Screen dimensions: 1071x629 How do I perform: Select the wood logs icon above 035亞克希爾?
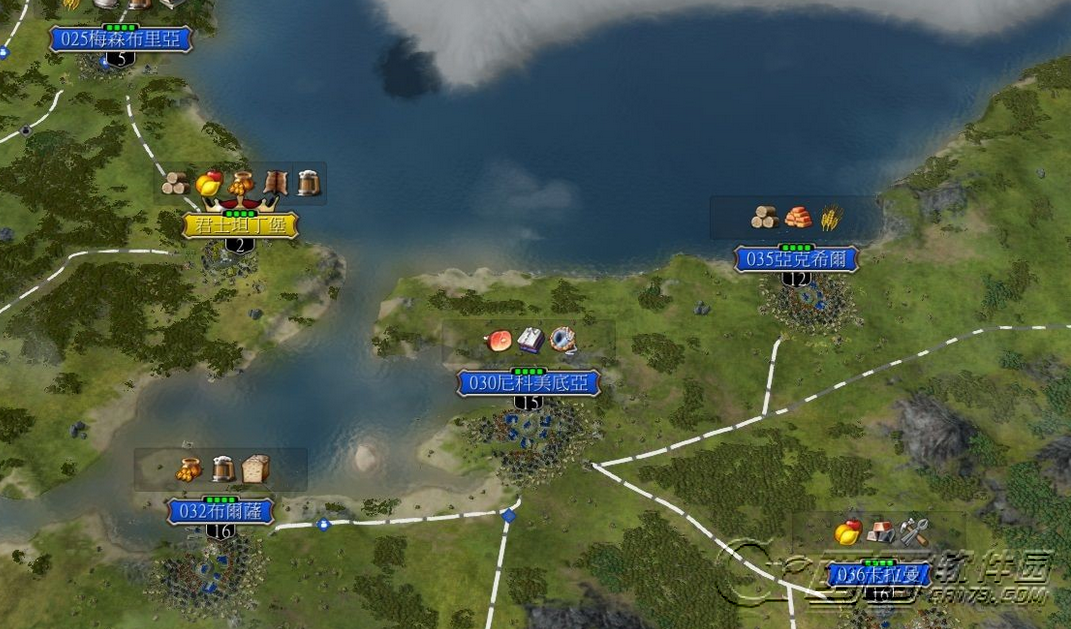765,217
